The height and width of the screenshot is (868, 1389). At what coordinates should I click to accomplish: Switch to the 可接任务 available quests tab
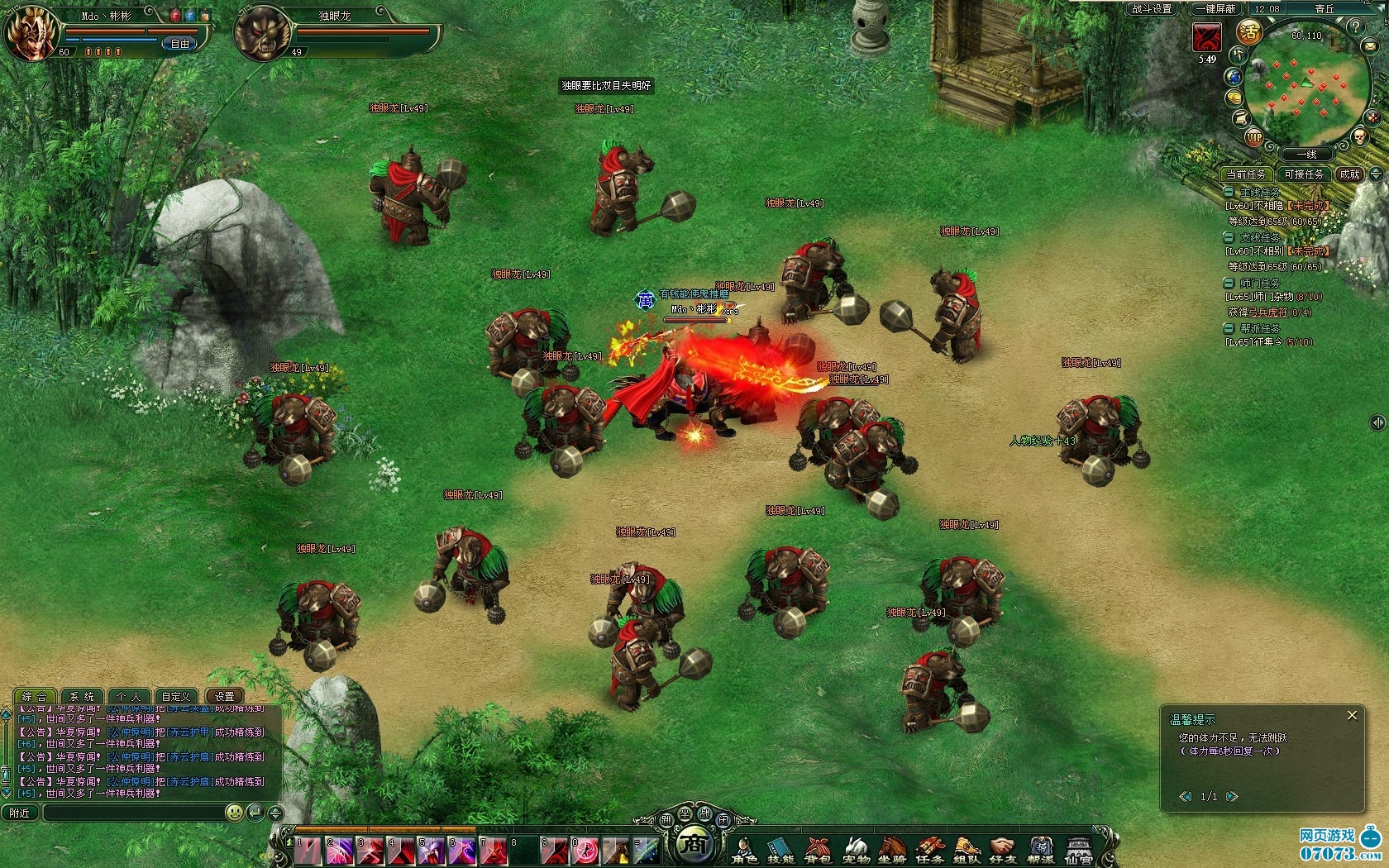click(x=1304, y=174)
